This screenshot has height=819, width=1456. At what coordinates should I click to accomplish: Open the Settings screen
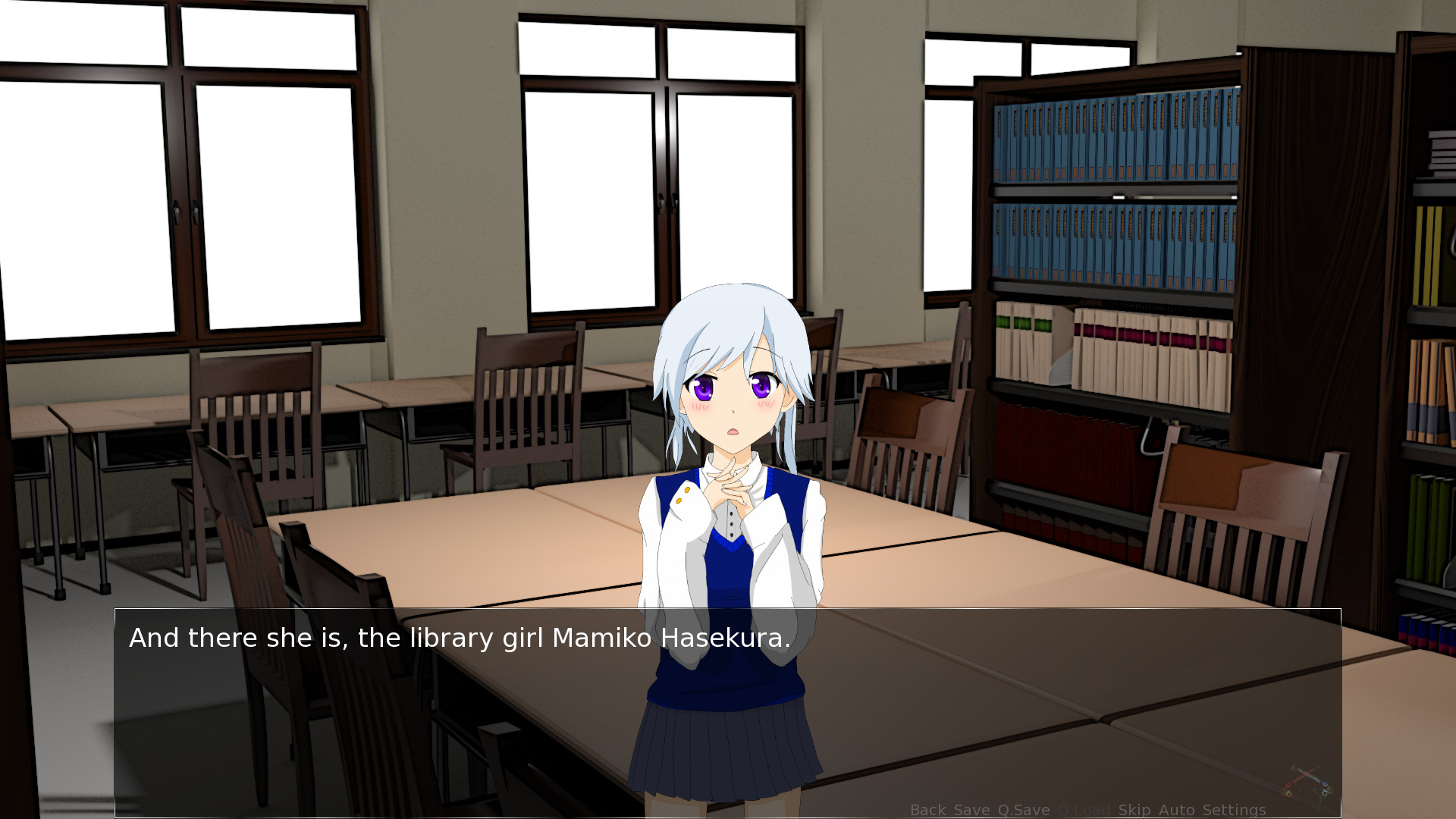coord(1234,810)
